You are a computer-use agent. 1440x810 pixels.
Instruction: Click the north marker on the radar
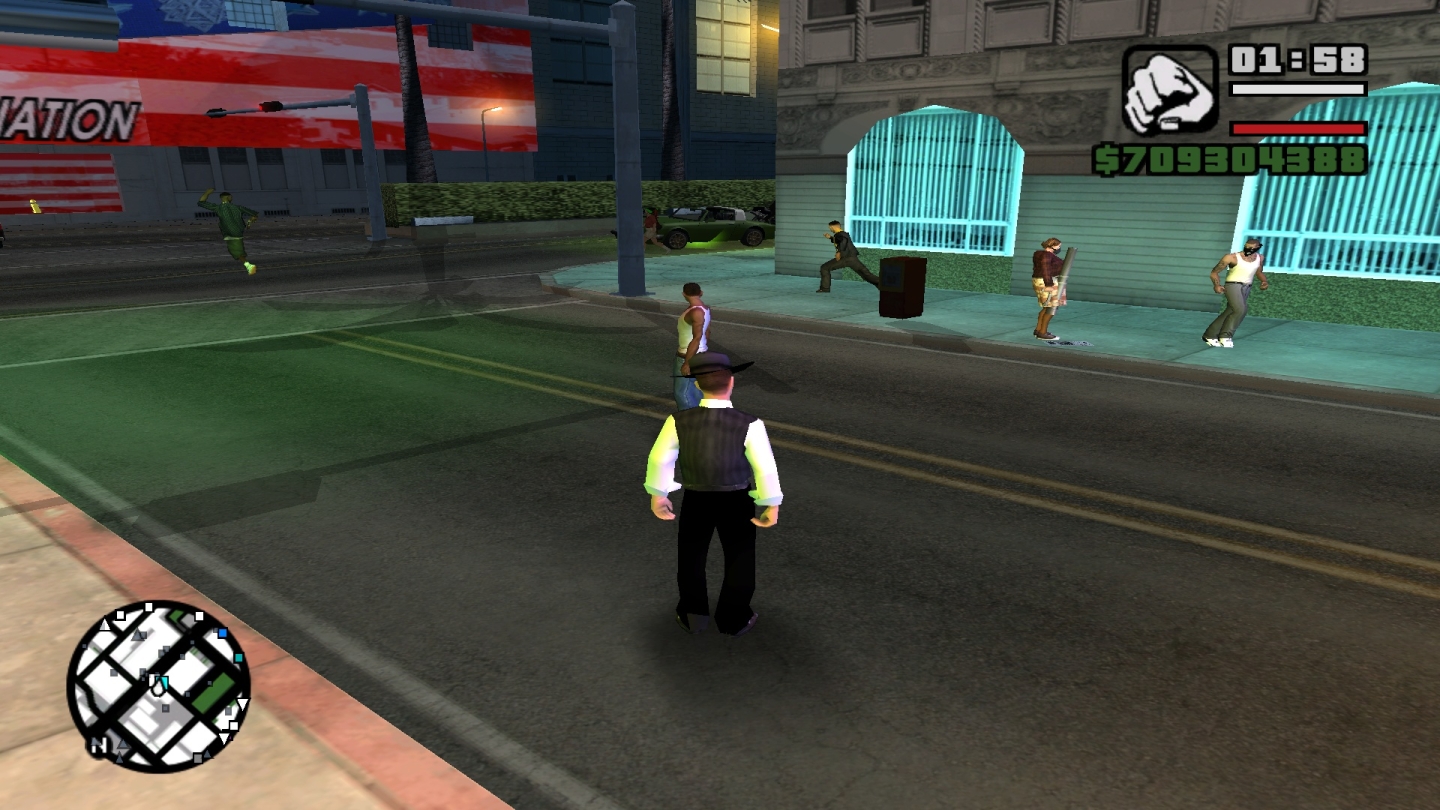click(x=99, y=745)
